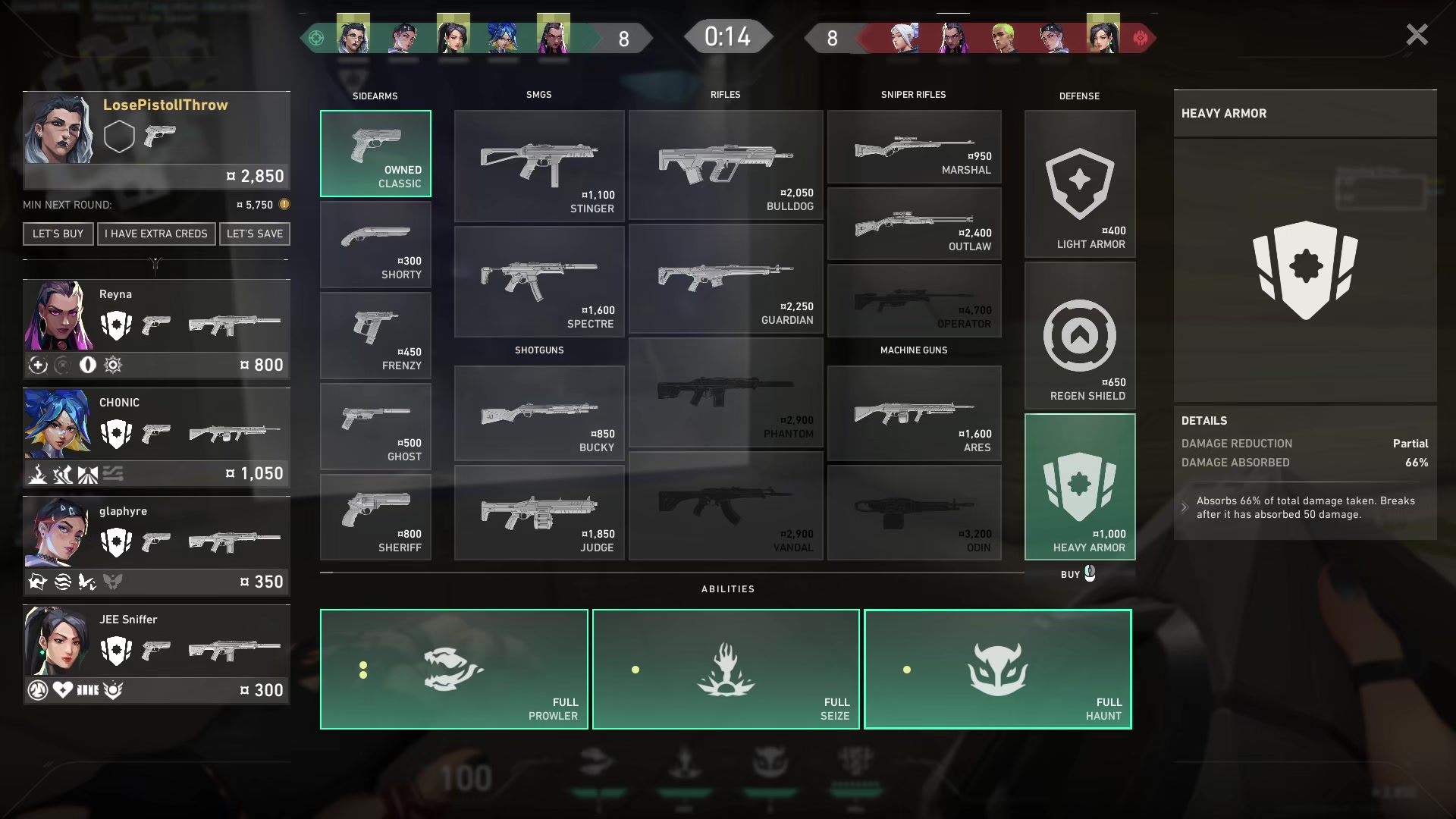Purchase the Stinger SMG
Screen dimensions: 1456x819
(x=539, y=166)
